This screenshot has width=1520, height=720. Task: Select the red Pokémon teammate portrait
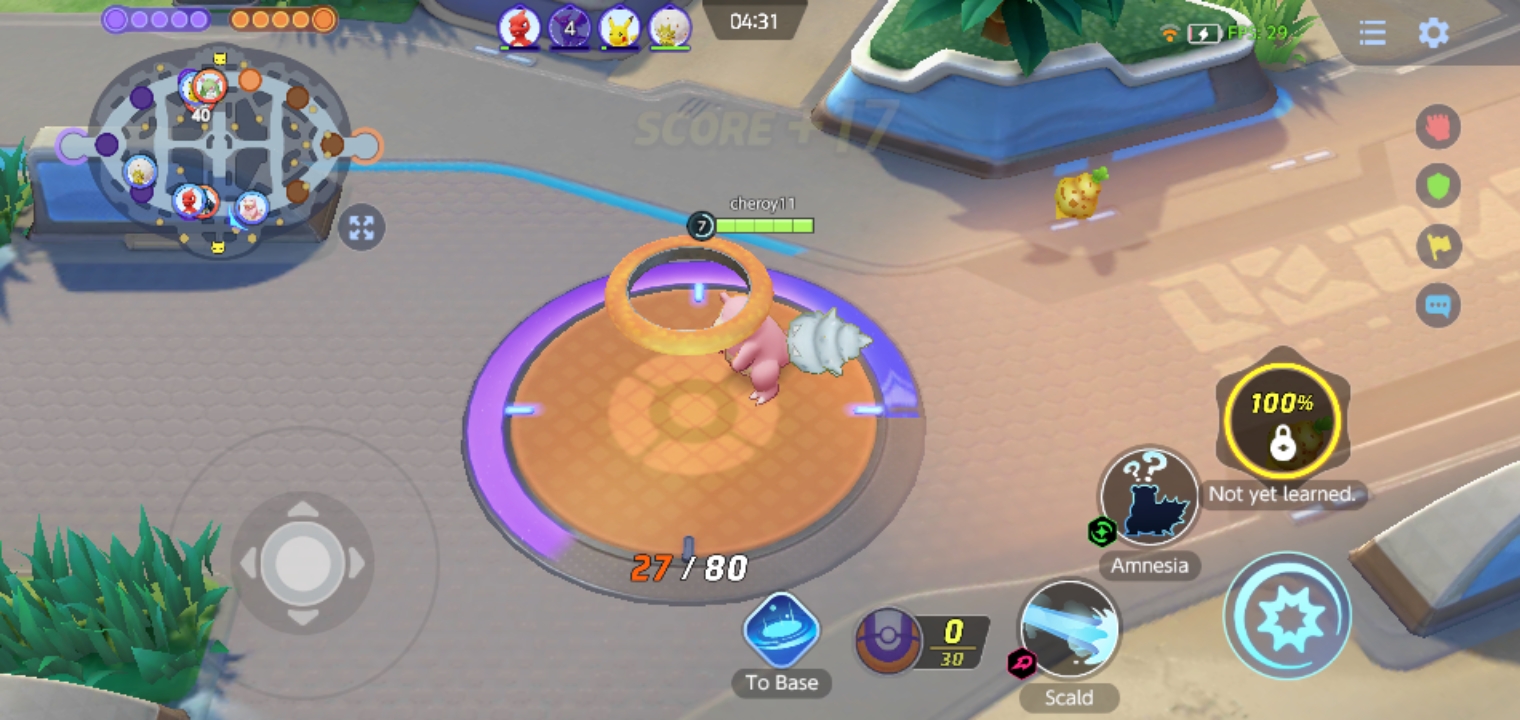(x=519, y=29)
